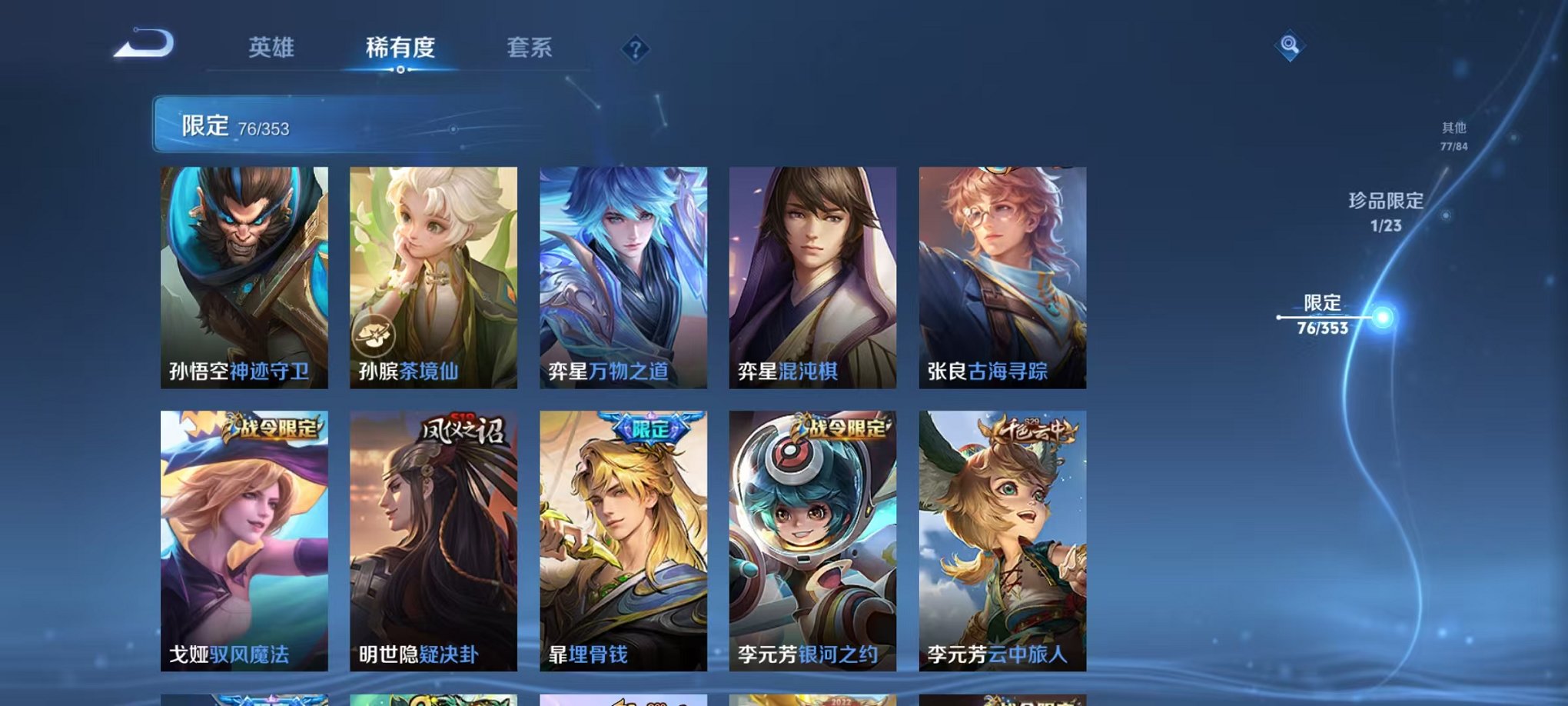Click the blue 限定 crest on 裴埋骨钱
The image size is (1568, 706).
pyautogui.click(x=649, y=428)
